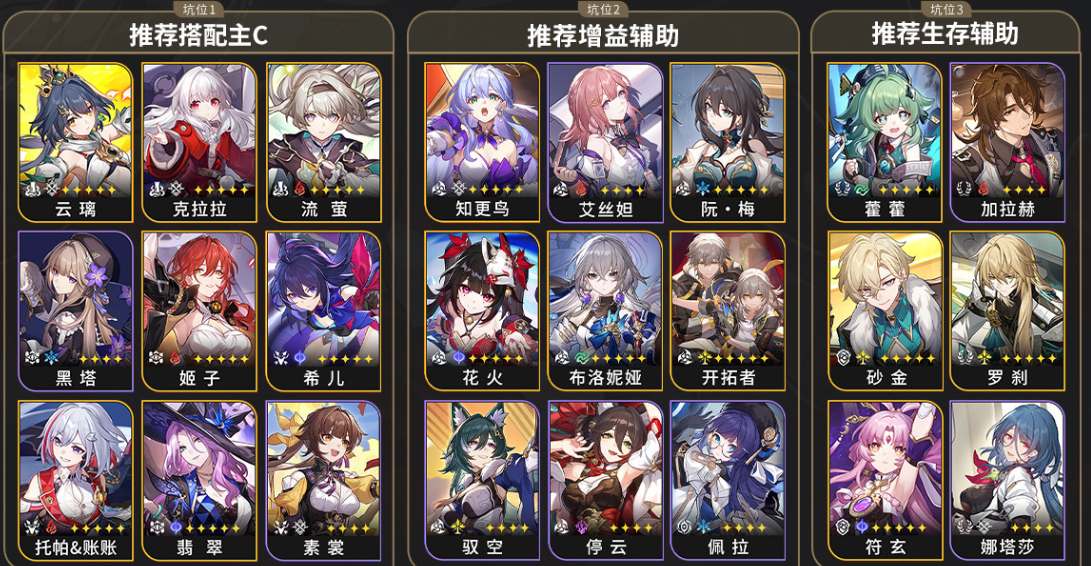Viewport: 1091px width, 566px height.
Task: Pick the 藿藿 survival support card
Action: 885,140
